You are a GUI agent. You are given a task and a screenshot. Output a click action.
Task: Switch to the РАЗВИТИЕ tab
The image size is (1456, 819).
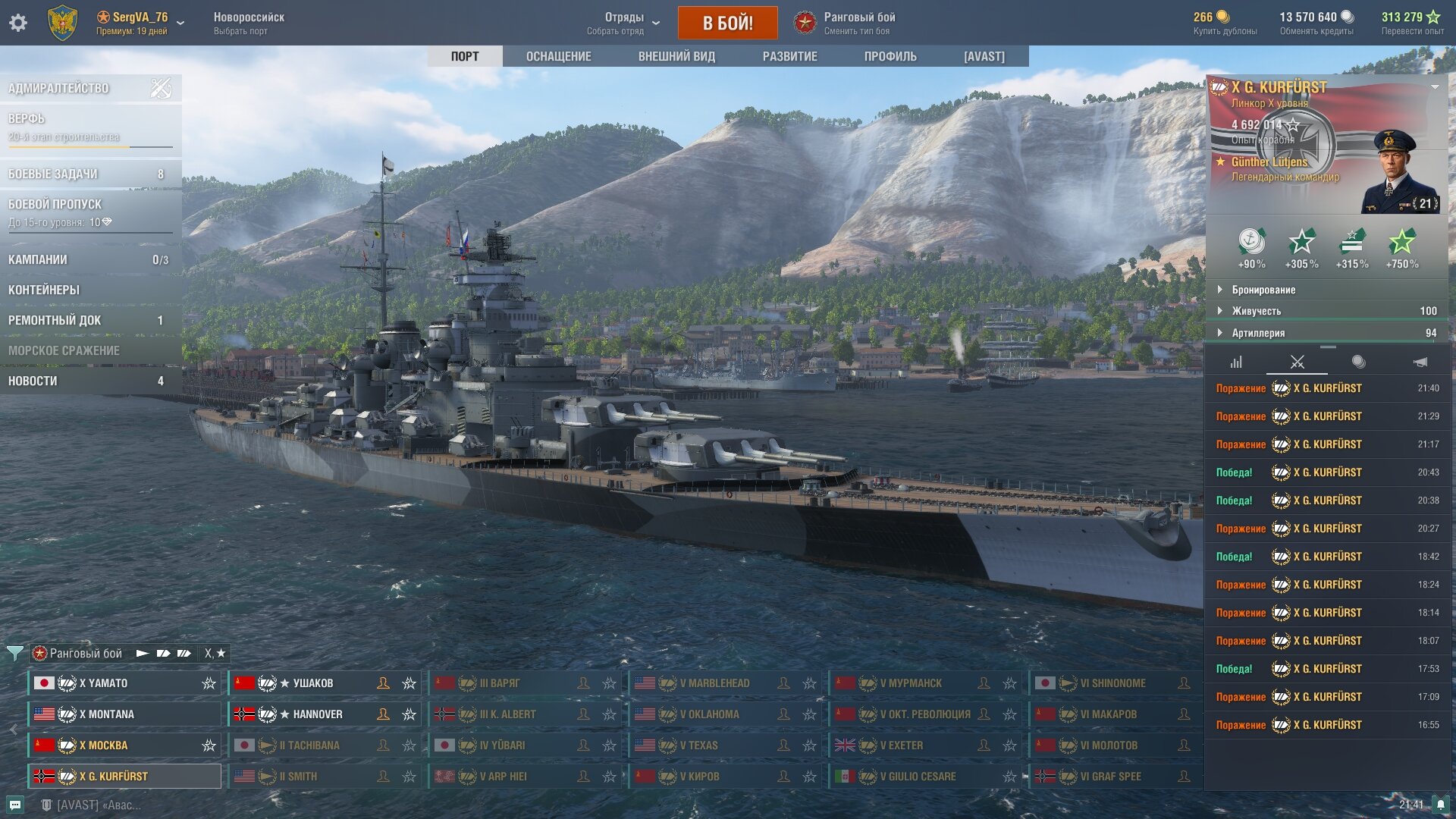(x=789, y=56)
